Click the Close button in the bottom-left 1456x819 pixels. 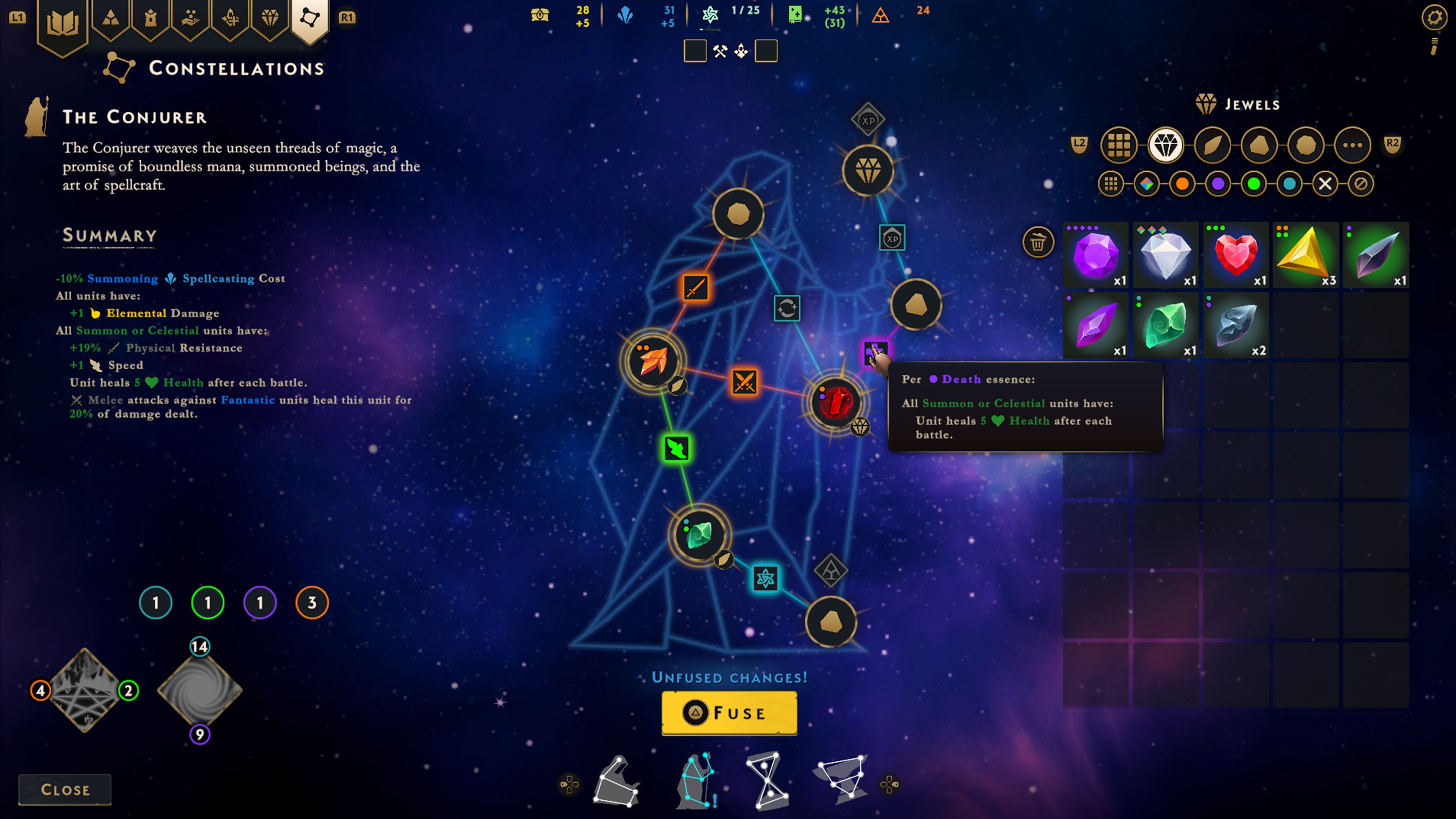64,789
